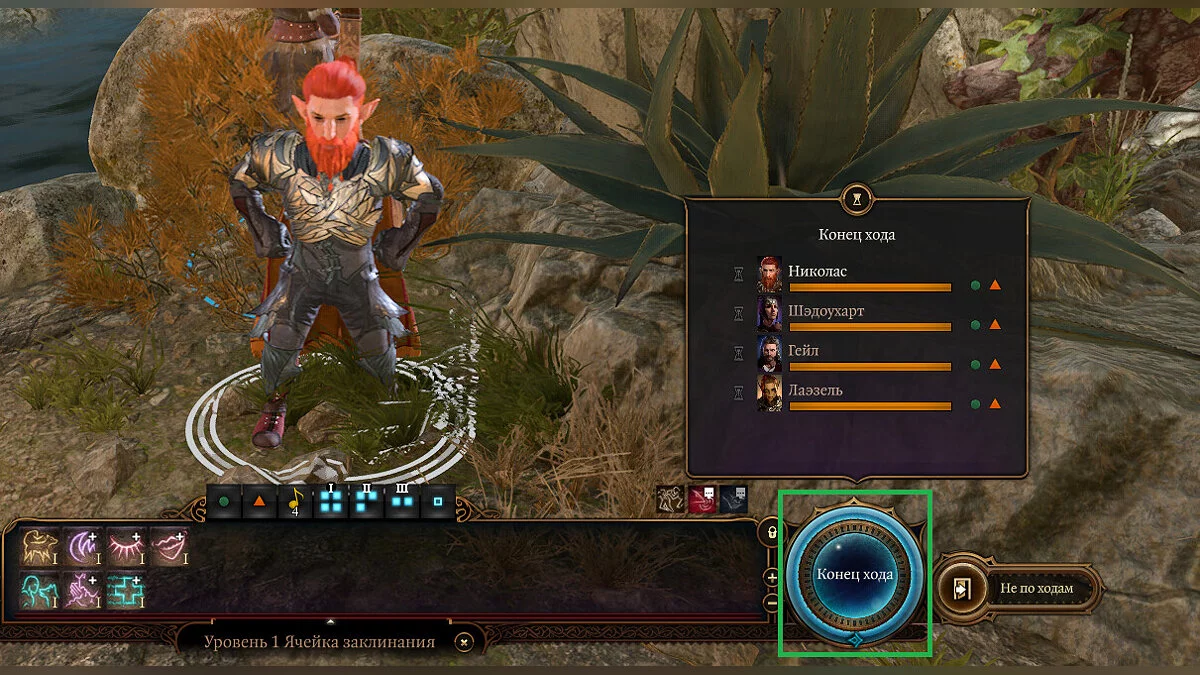
Task: Activate the purple crescent moon spell
Action: pyautogui.click(x=82, y=547)
